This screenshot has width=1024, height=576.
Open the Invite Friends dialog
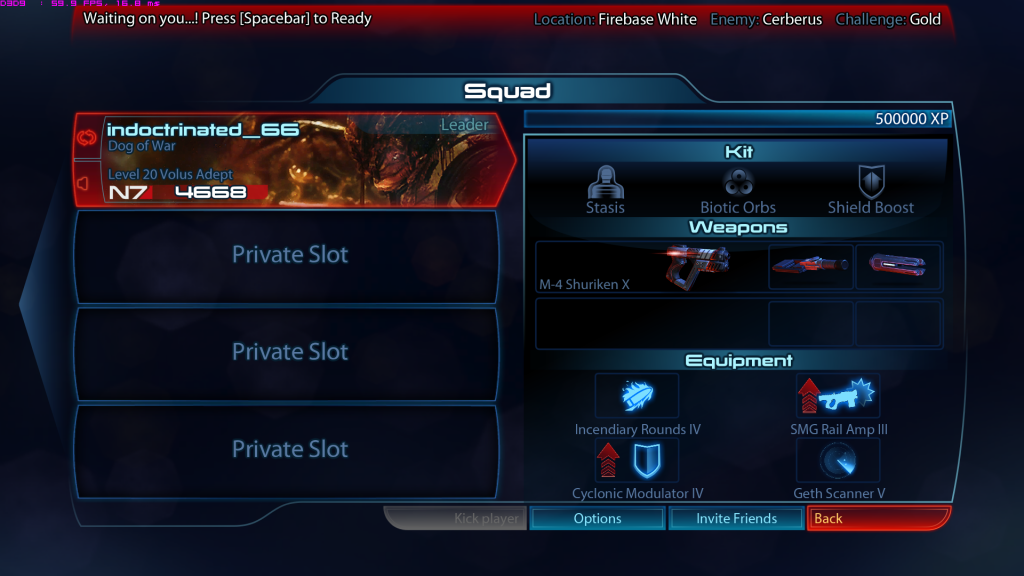736,518
